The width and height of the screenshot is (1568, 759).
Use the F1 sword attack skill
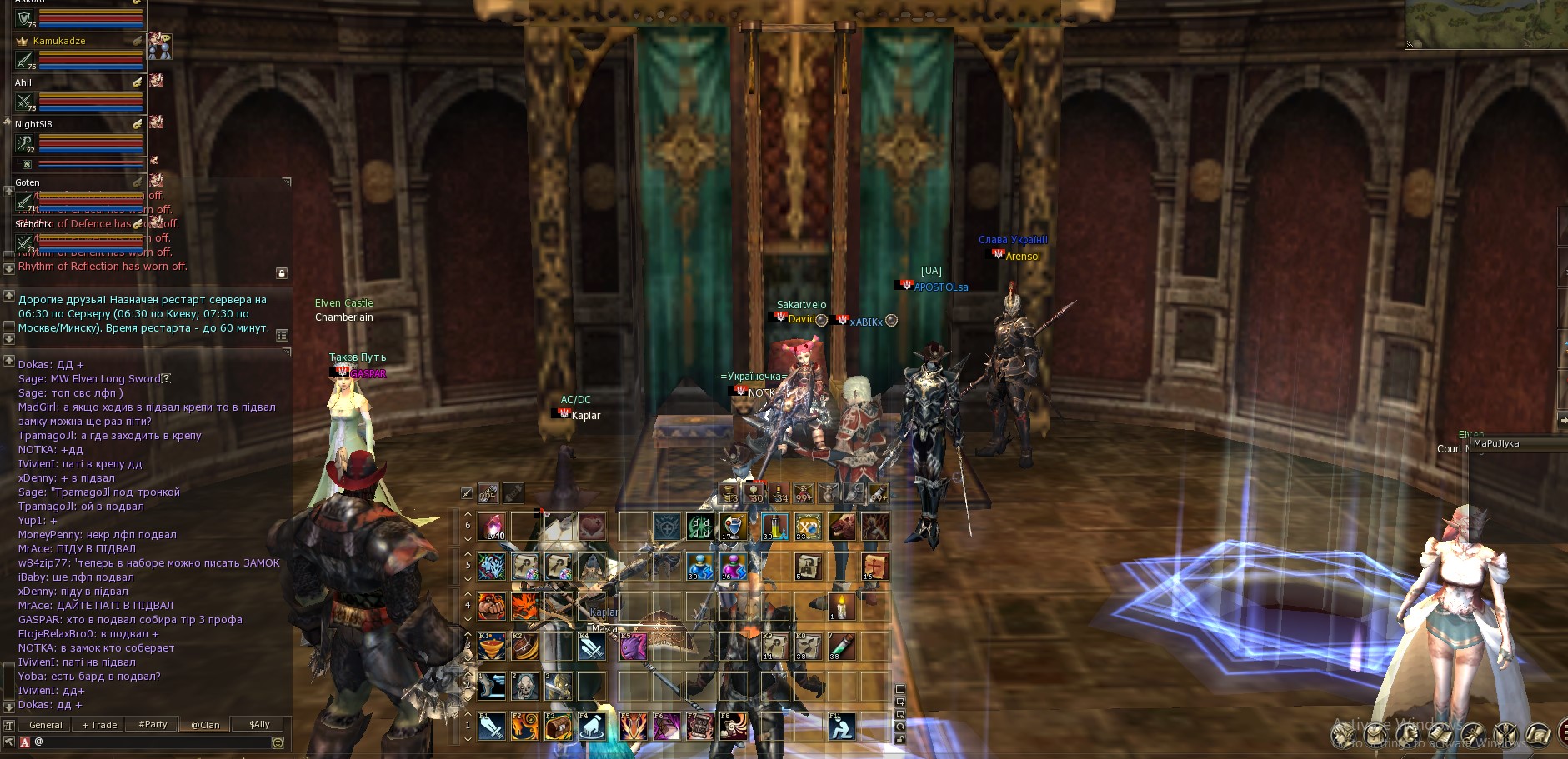pos(492,727)
